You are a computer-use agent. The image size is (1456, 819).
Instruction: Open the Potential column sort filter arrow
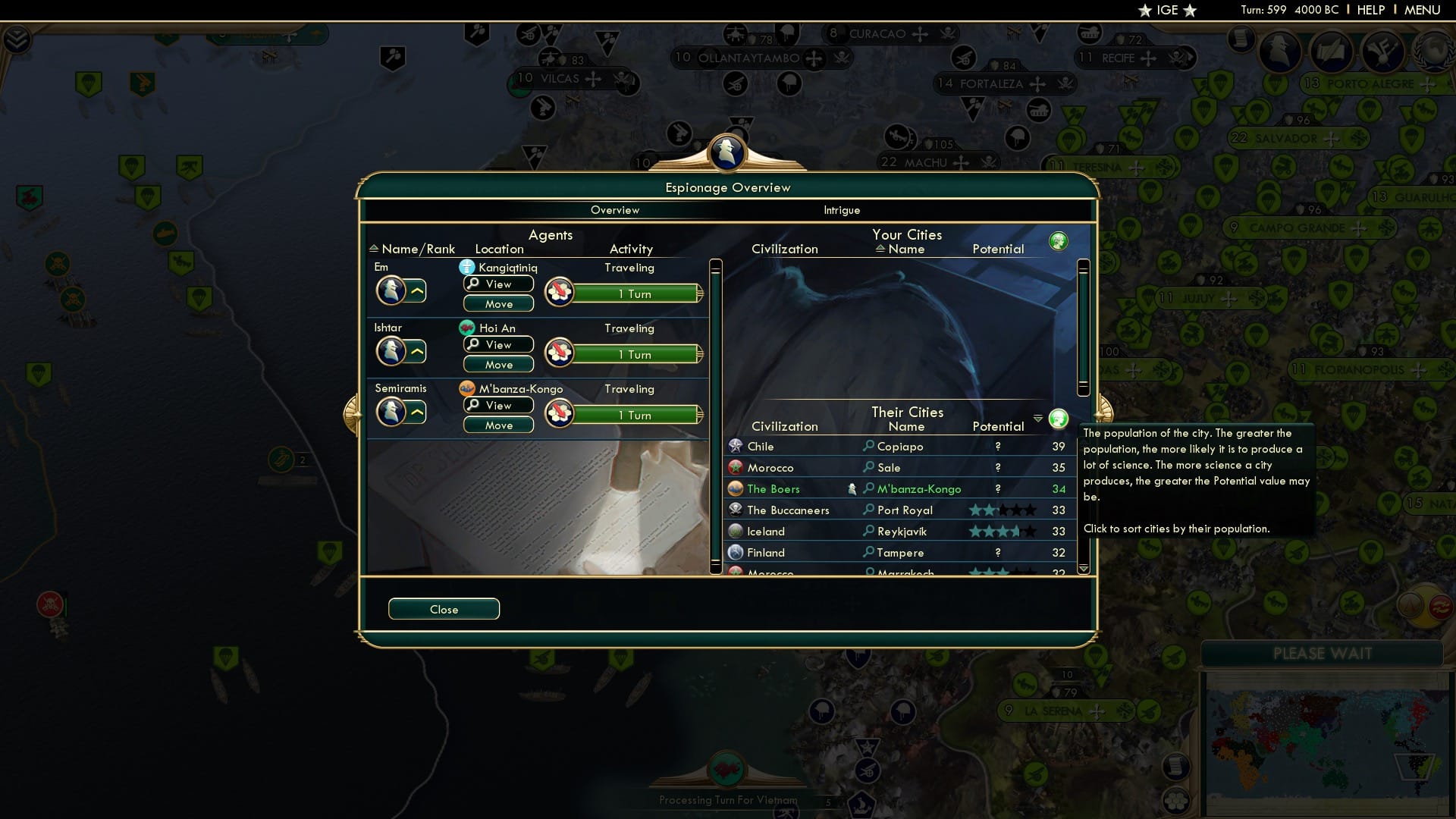(x=1037, y=417)
